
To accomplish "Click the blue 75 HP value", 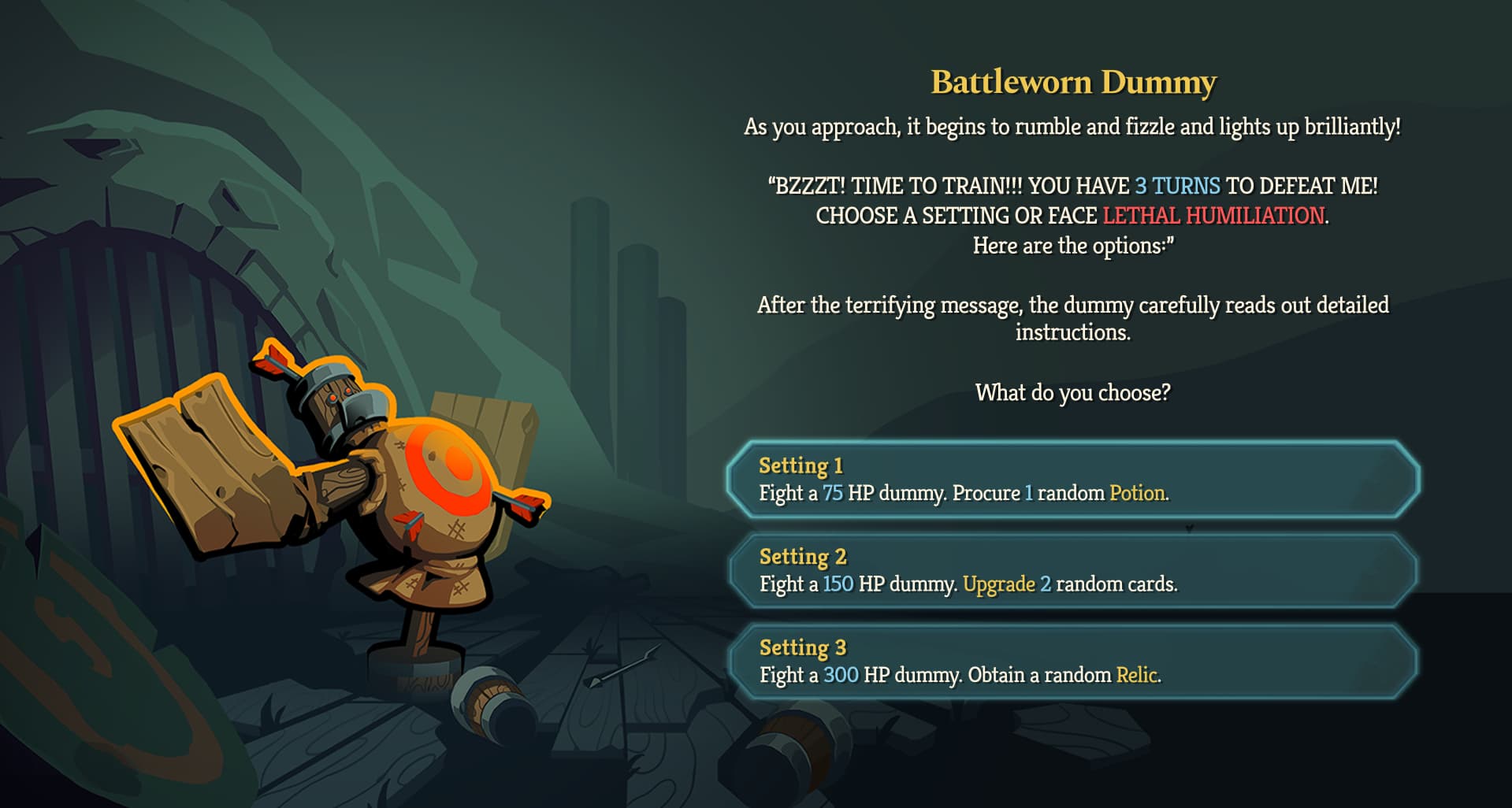I will click(835, 495).
